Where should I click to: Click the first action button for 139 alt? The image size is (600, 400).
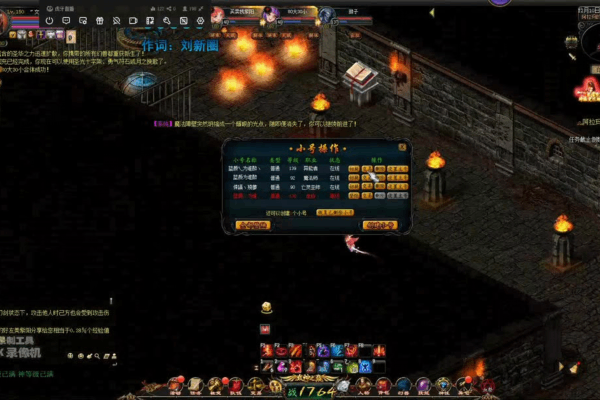pyautogui.click(x=354, y=169)
